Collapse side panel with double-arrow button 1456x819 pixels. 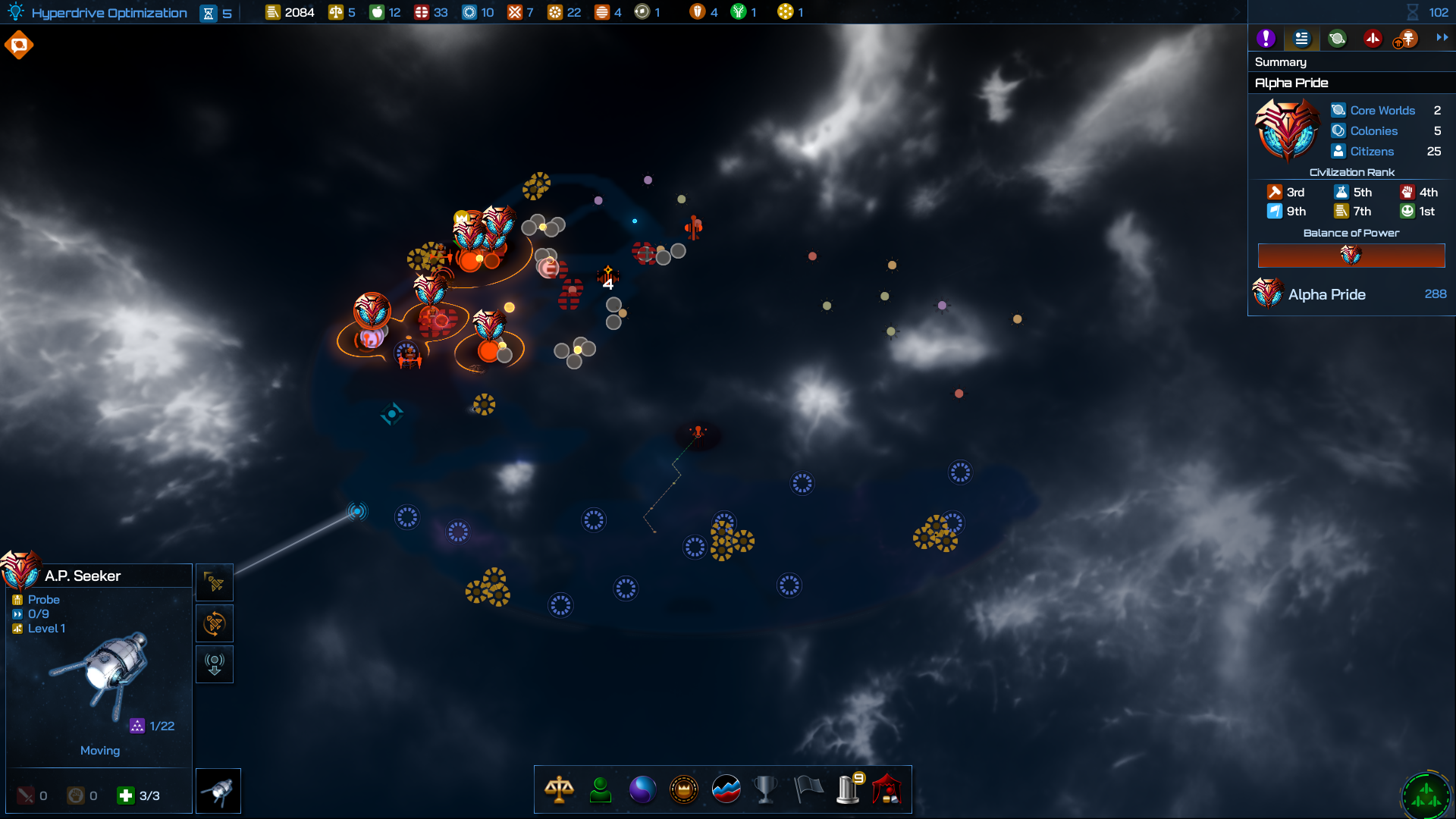pos(1442,38)
